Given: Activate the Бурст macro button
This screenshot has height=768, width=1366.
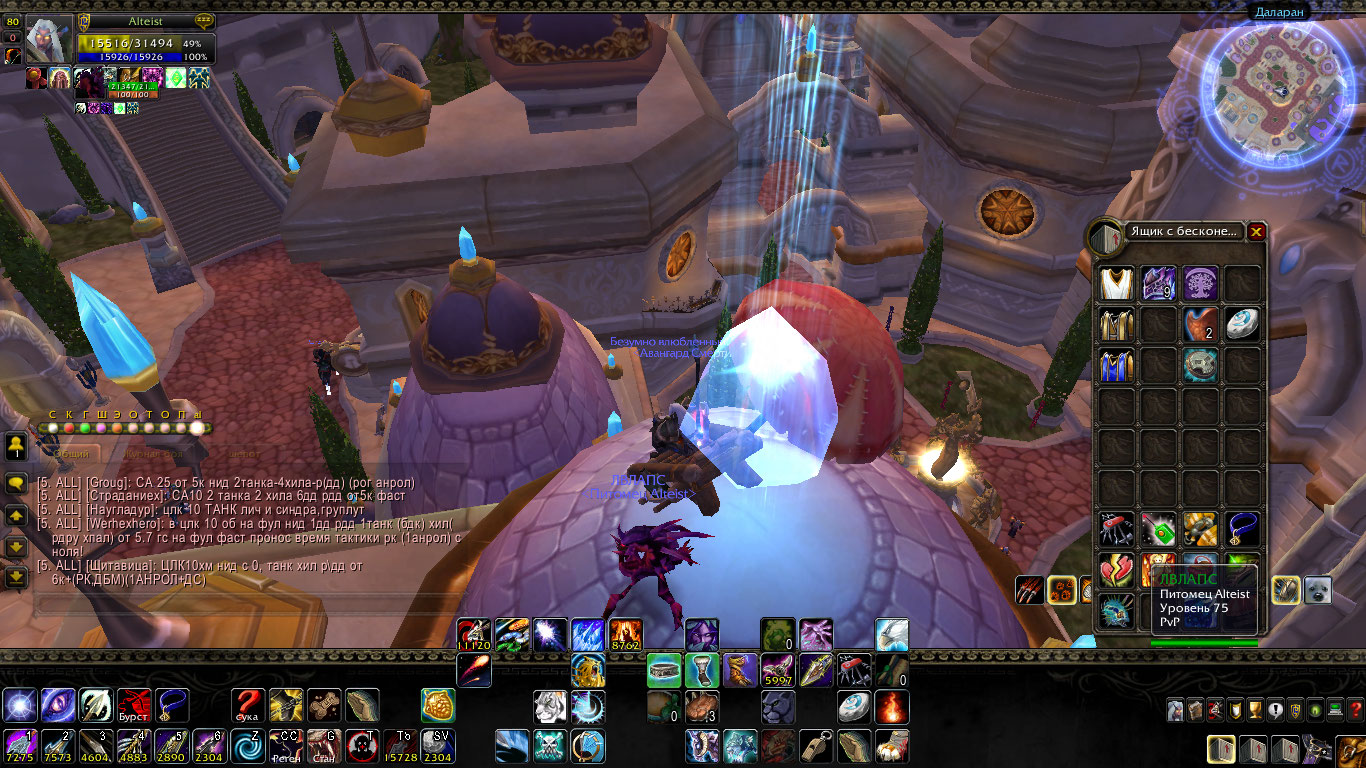Looking at the screenshot, I should (134, 705).
